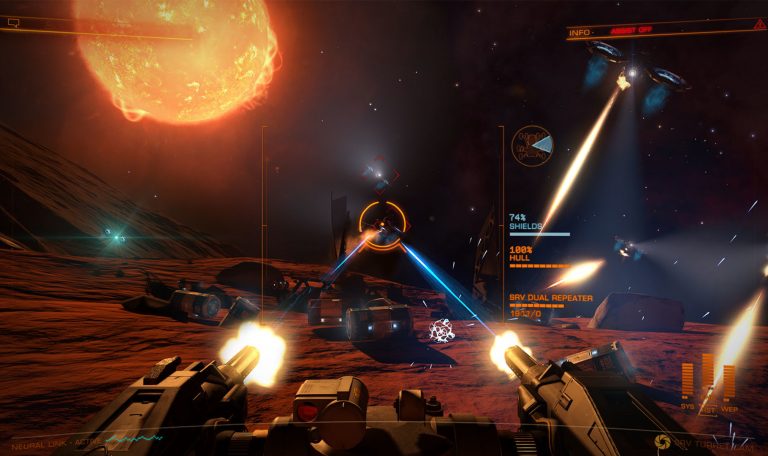The image size is (768, 456).
Task: Boost the WEP power distributor column
Action: pos(729,383)
